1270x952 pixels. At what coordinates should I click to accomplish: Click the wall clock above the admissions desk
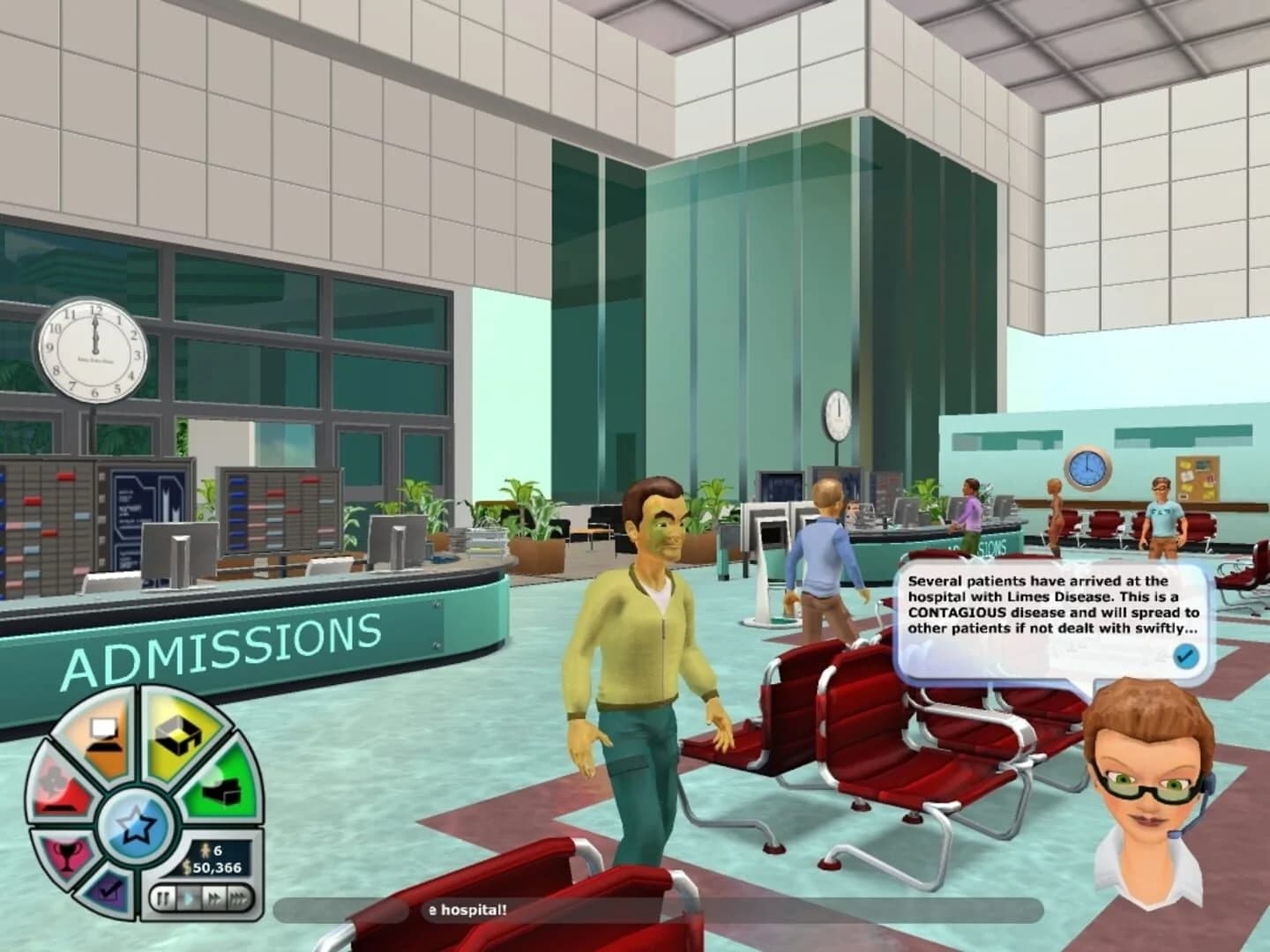click(97, 351)
